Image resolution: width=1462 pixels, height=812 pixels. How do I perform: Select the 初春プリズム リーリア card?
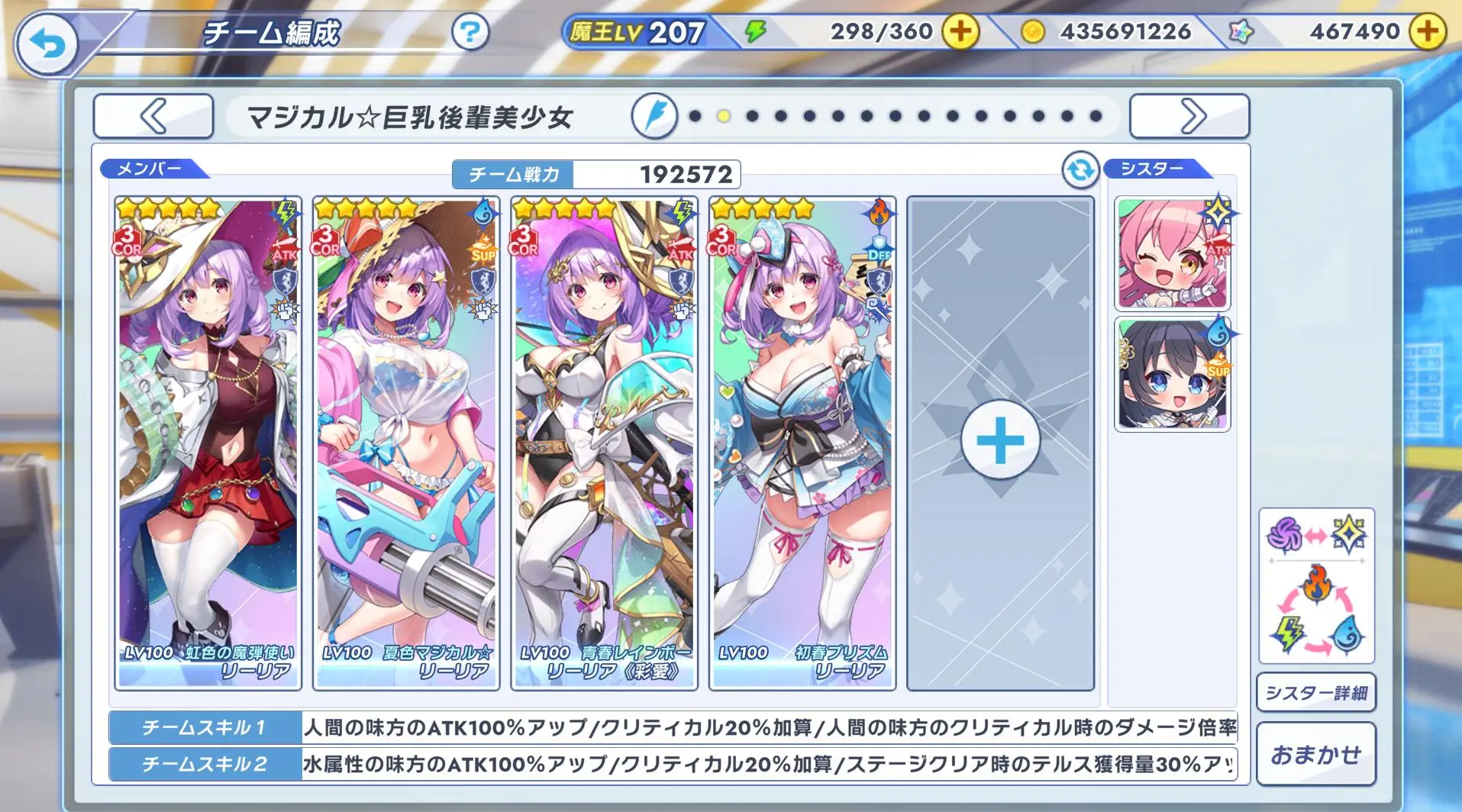coord(802,443)
